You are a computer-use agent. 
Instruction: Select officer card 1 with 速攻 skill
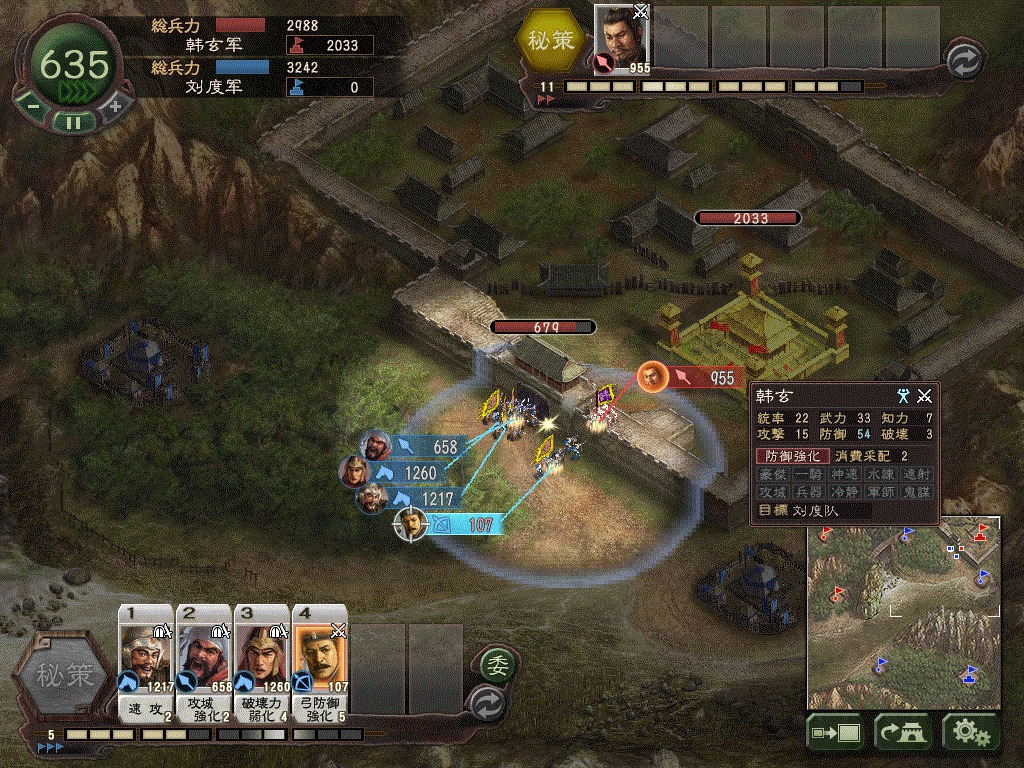tap(146, 663)
